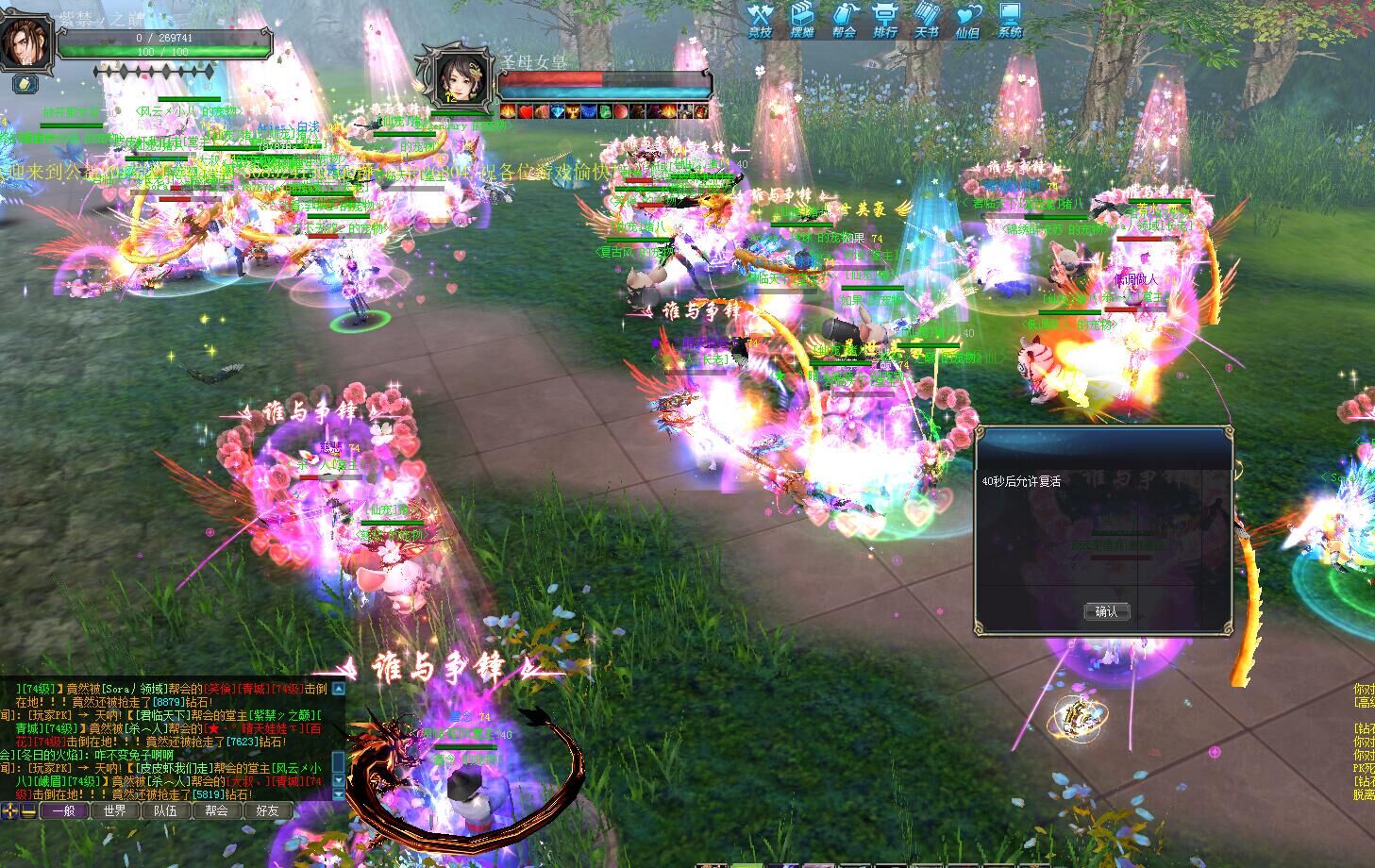Image resolution: width=1375 pixels, height=868 pixels.
Task: Jump chat to the latest message arrow
Action: pos(340,796)
